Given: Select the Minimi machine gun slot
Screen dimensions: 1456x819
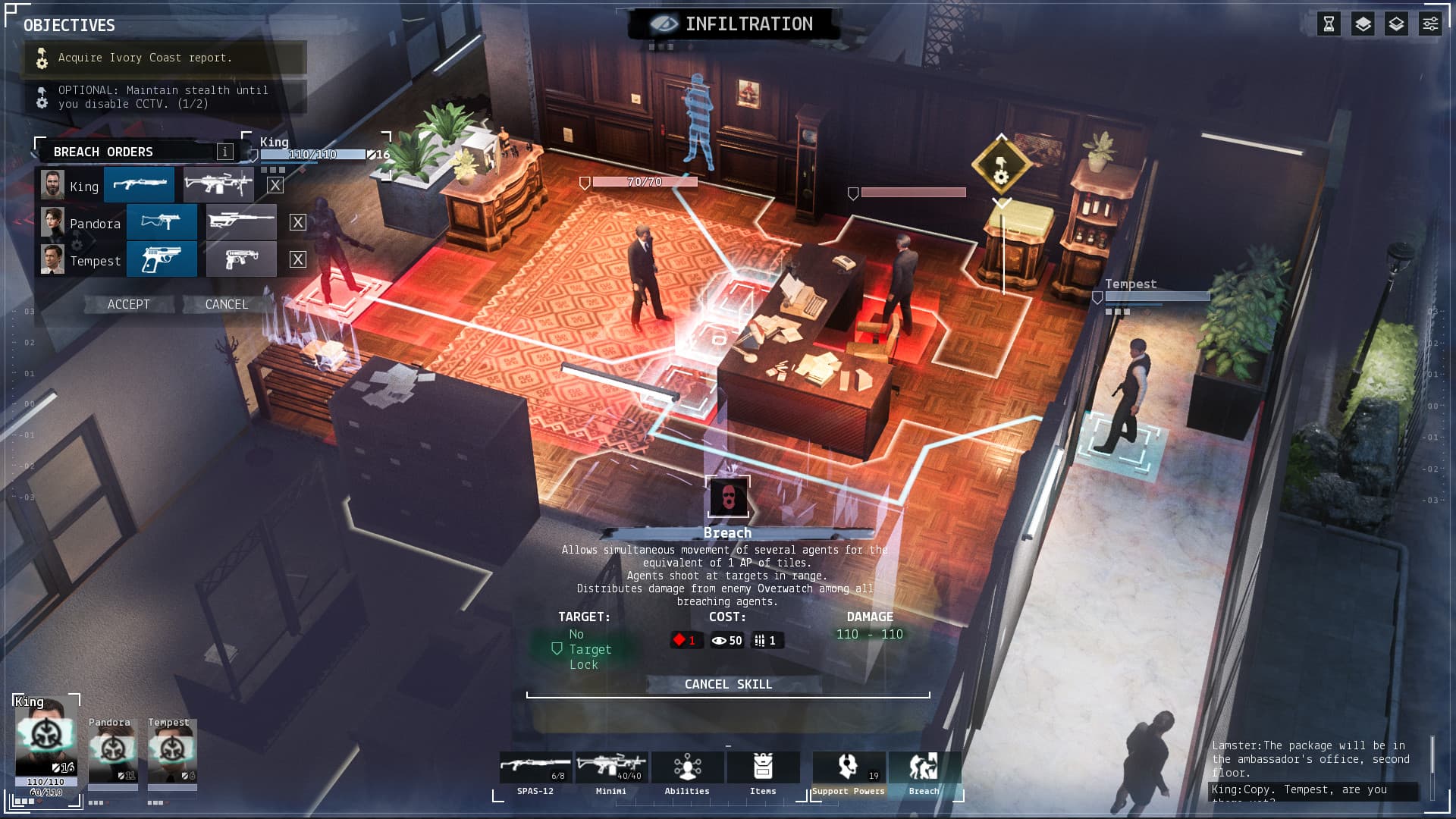Looking at the screenshot, I should click(x=613, y=767).
